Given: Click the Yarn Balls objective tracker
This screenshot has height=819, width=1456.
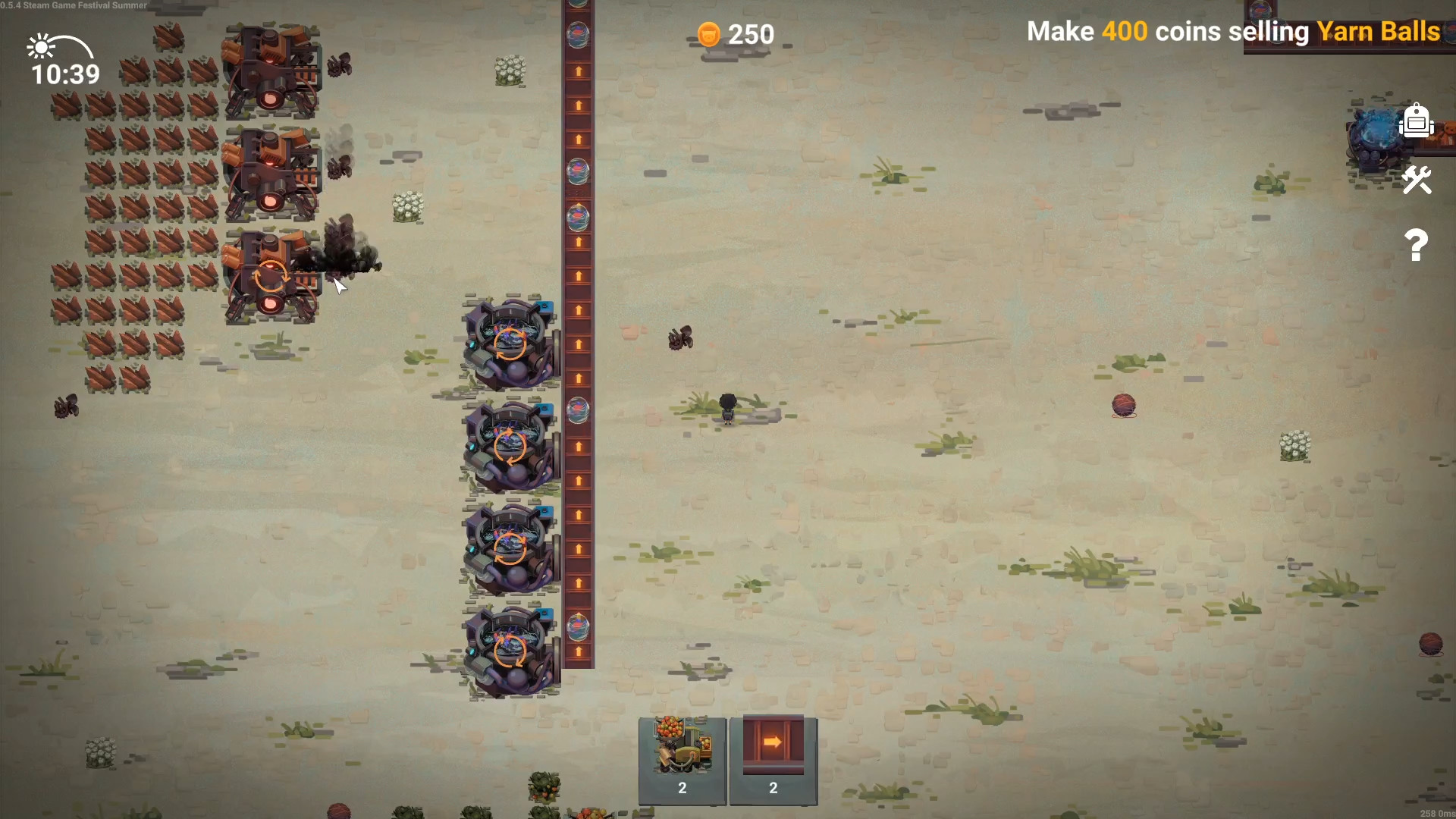Looking at the screenshot, I should (x=1233, y=32).
